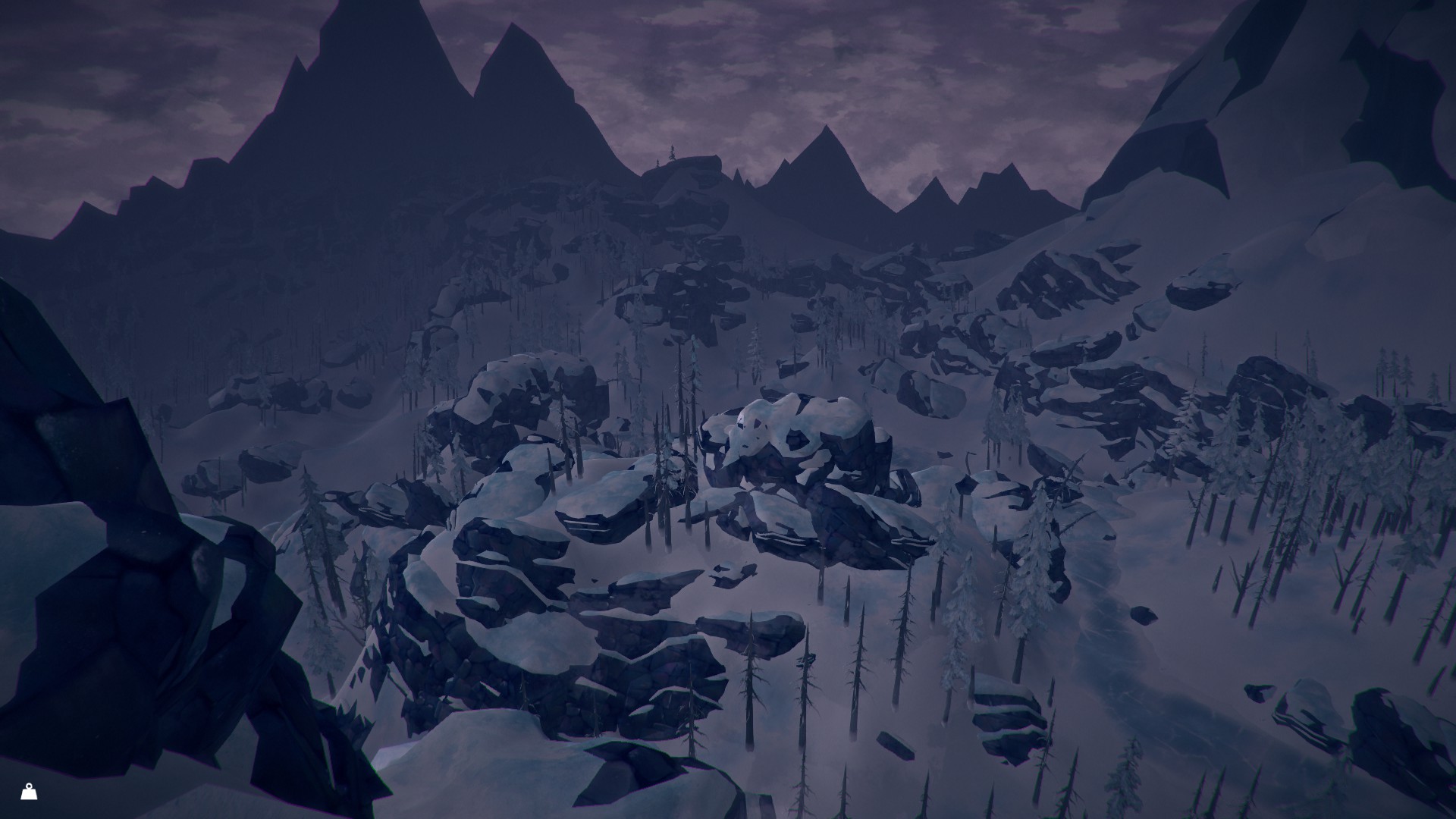Click the weight encumbrance icon

[x=29, y=792]
